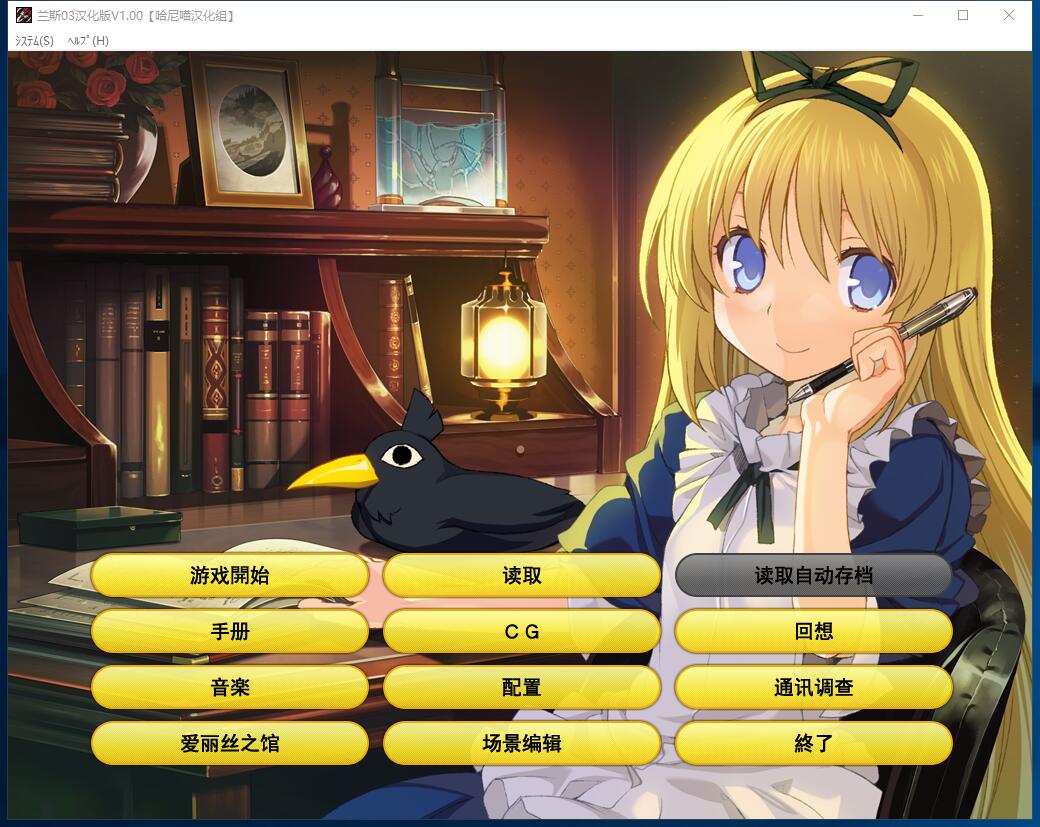Open the ｼｽﾃﾑ(S) system menu
This screenshot has height=827, width=1040.
coord(34,41)
